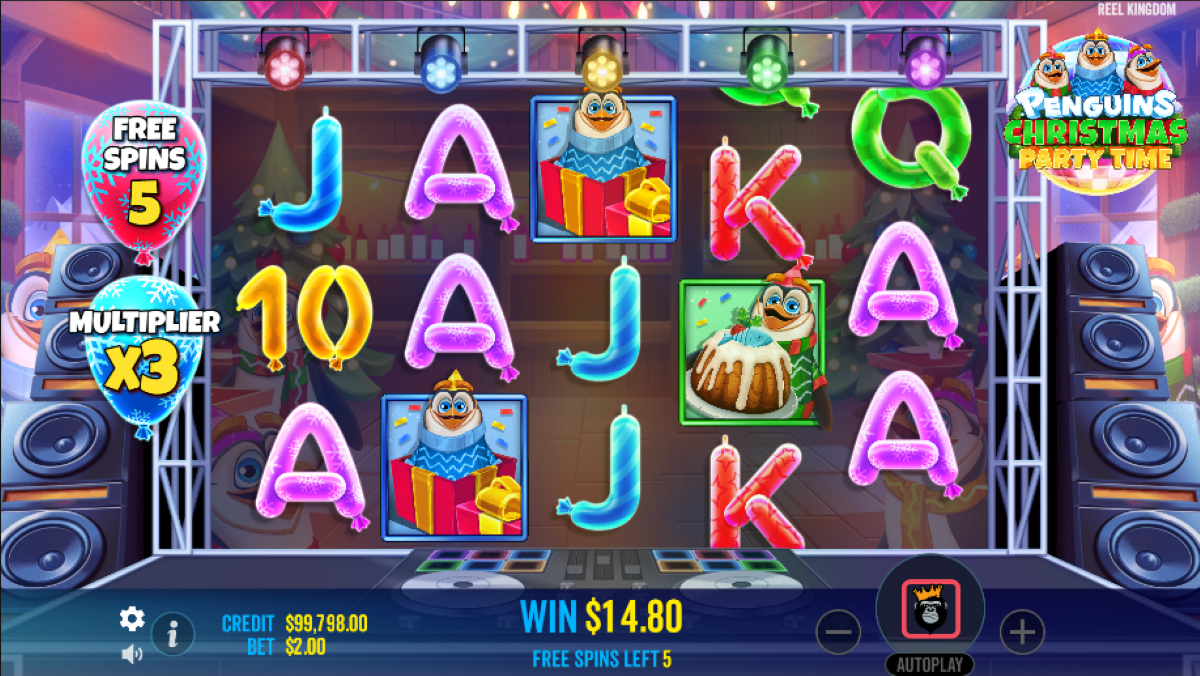The image size is (1200, 676).
Task: Hit the crowned gorilla spin button
Action: (x=930, y=608)
